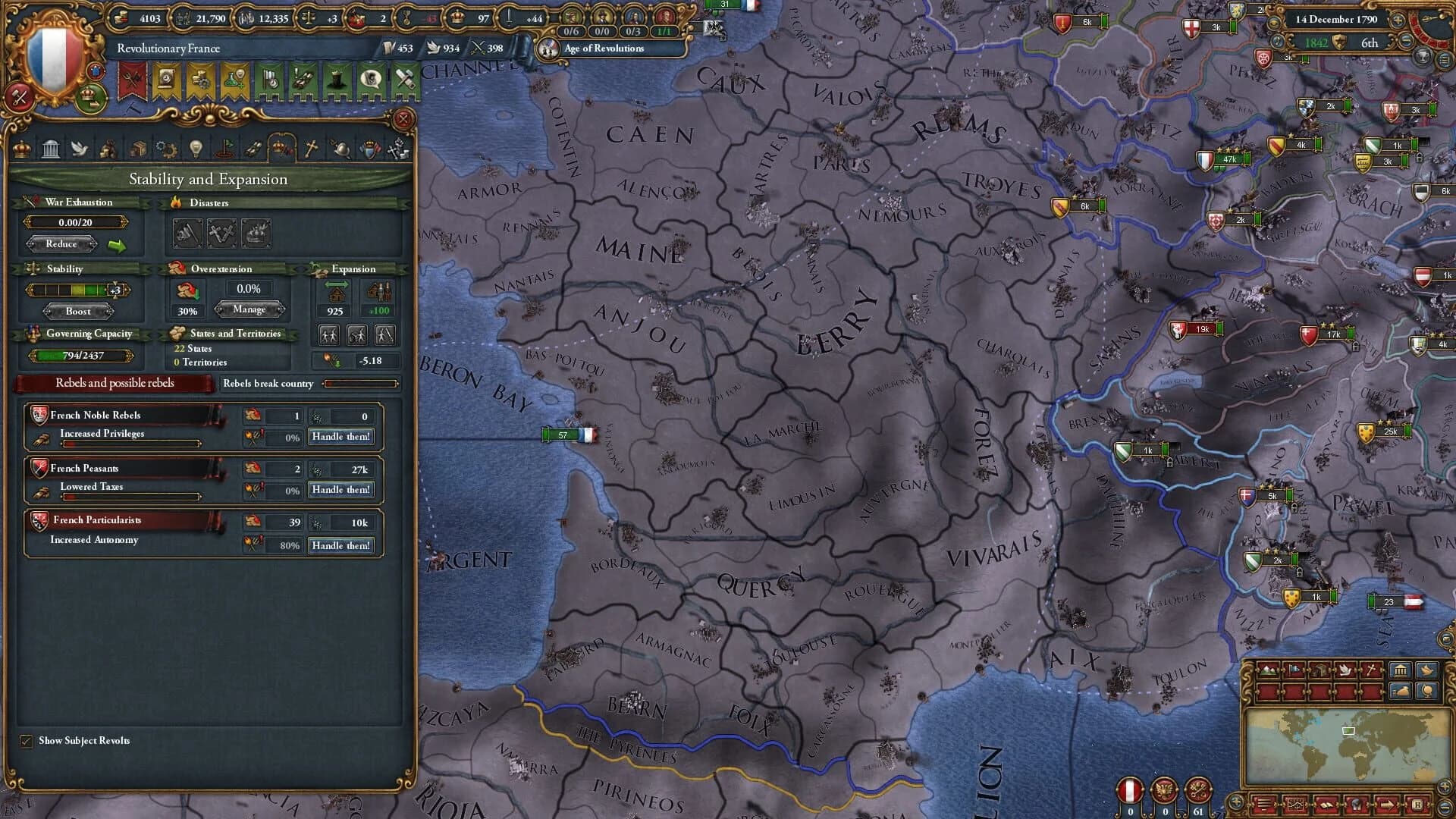Screen dimensions: 1456x819
Task: Click Handle them! for French Particularists
Action: [341, 544]
